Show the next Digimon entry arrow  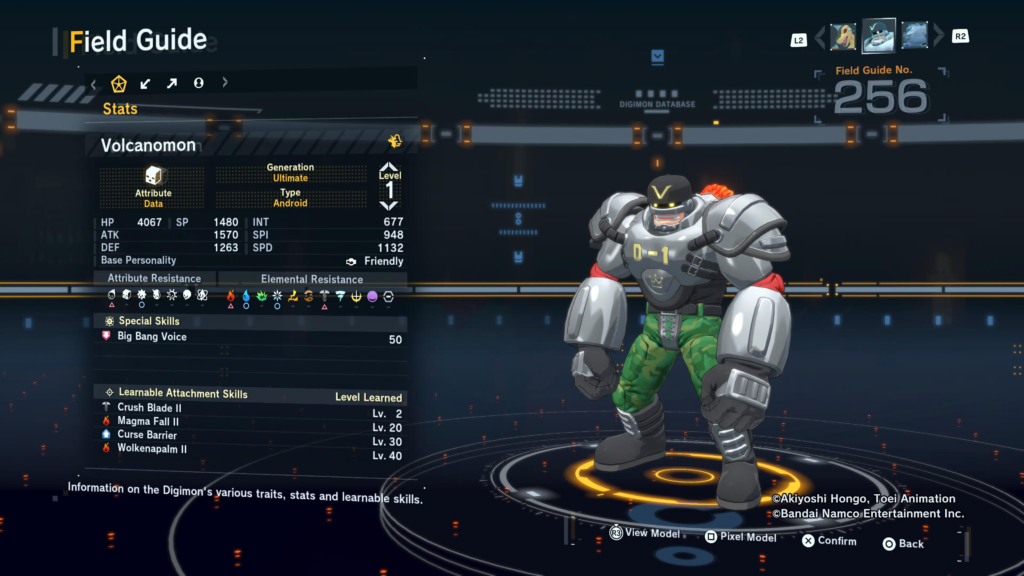tap(938, 37)
